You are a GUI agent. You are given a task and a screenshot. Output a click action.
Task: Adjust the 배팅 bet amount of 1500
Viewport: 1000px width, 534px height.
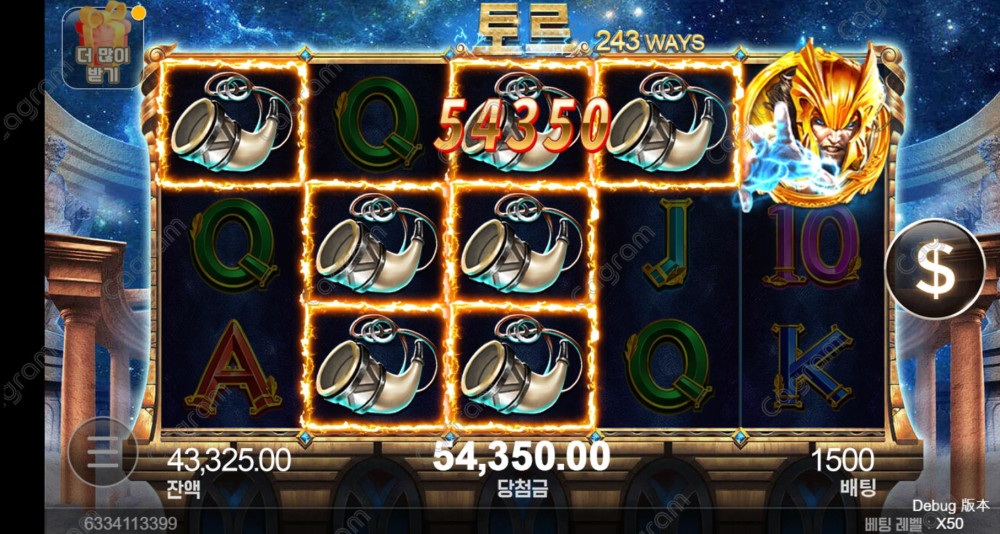(842, 461)
